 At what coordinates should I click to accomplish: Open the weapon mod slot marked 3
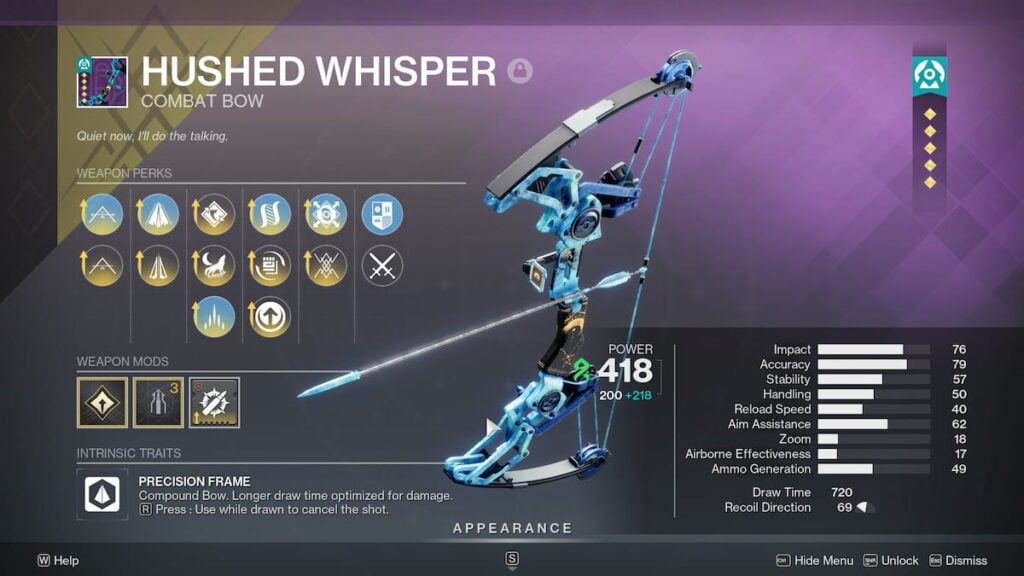tap(158, 402)
